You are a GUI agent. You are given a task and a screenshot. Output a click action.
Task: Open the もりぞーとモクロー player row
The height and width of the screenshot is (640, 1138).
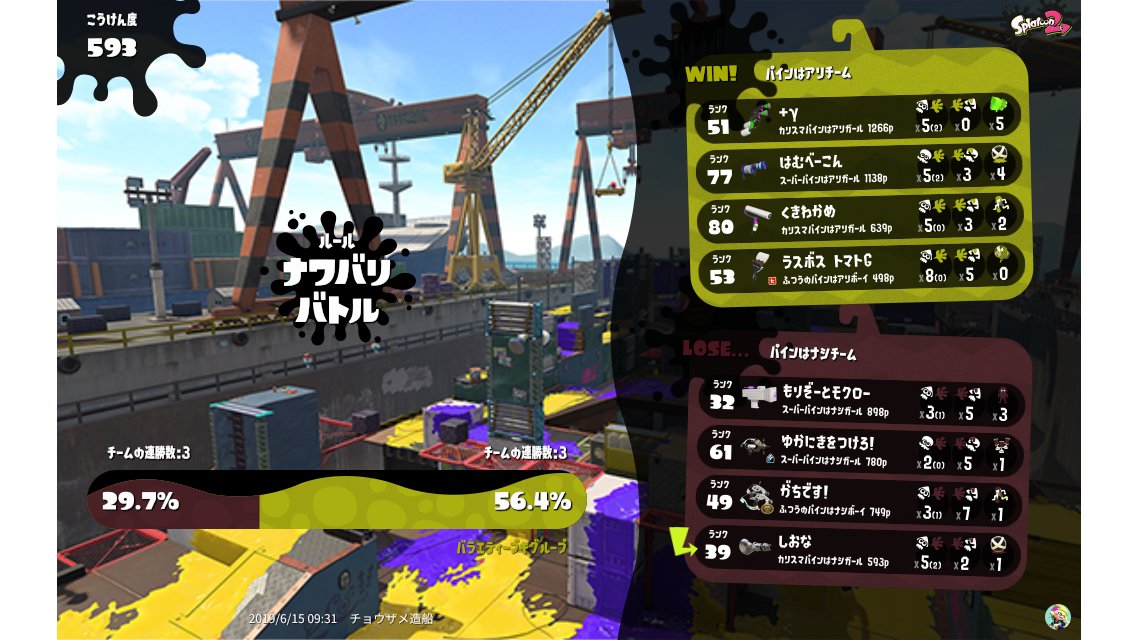[x=858, y=400]
